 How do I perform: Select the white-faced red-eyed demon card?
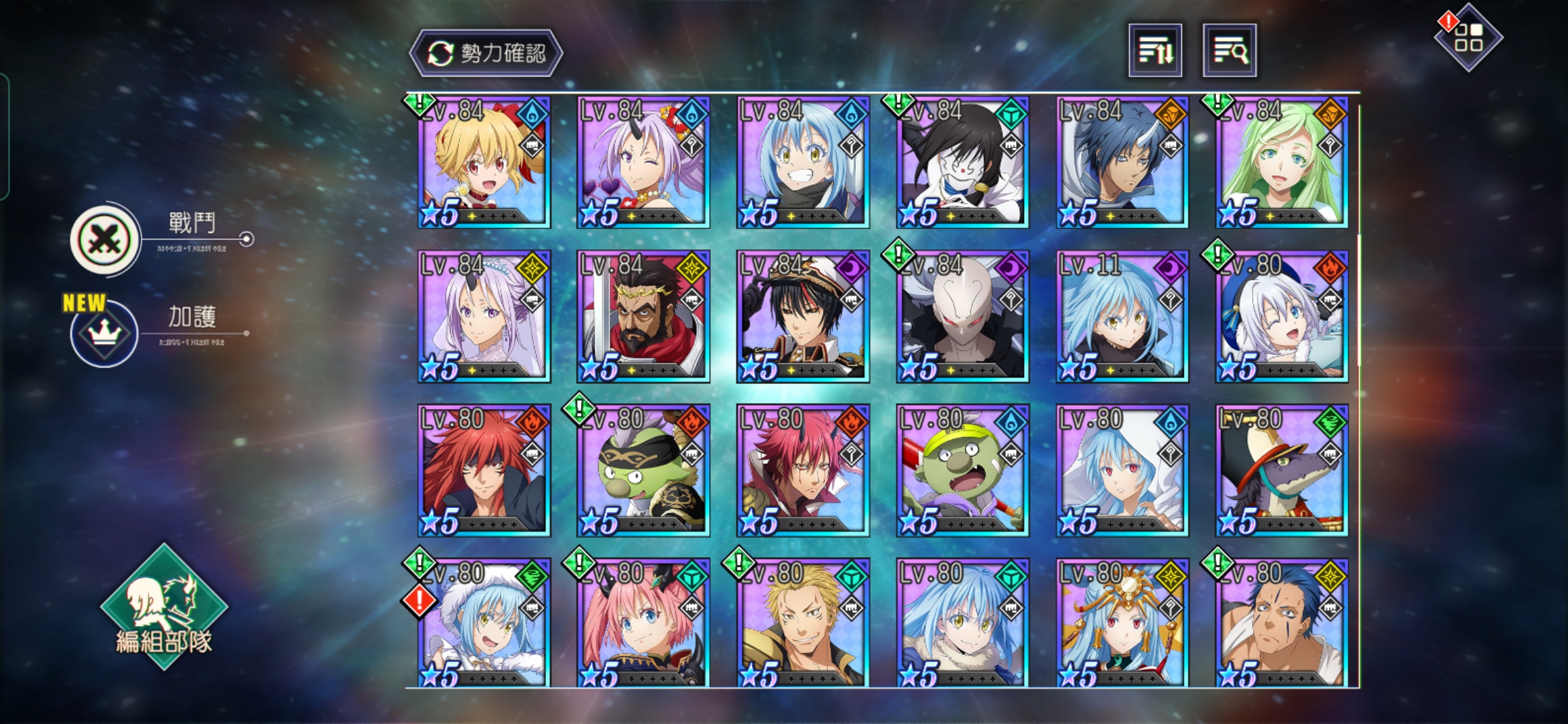tap(962, 316)
